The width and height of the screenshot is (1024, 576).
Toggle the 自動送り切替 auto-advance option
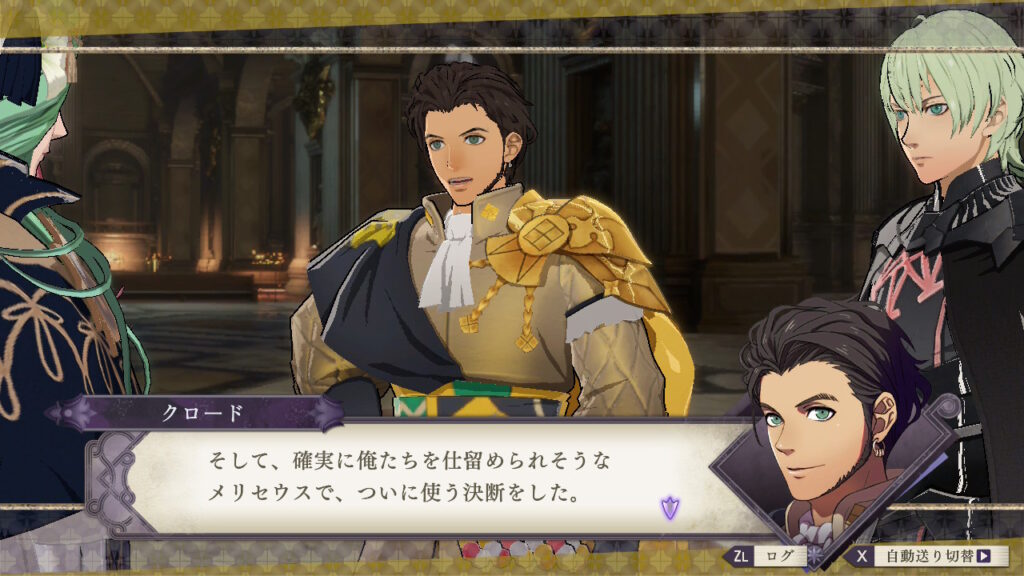(924, 556)
